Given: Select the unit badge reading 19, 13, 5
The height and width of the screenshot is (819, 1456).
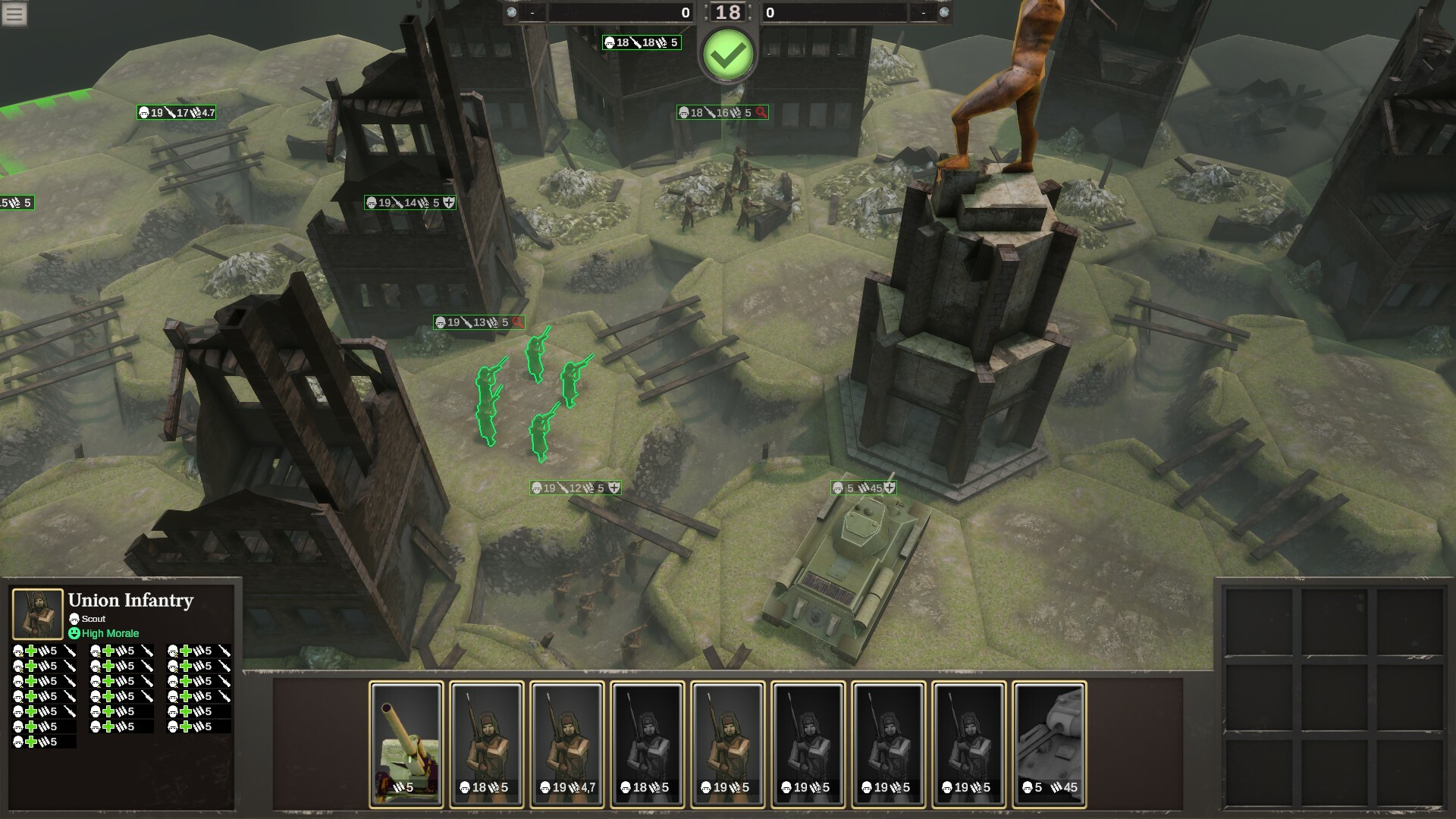Looking at the screenshot, I should (479, 323).
